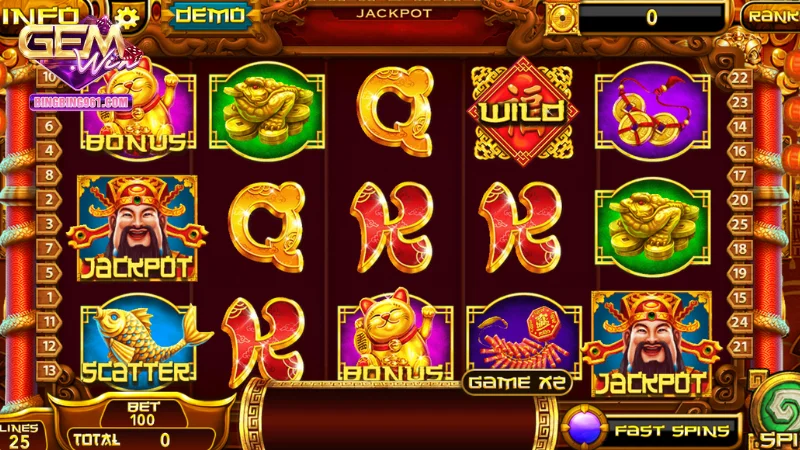Adjust the Bet 100 amount
800x450 pixels.
(x=144, y=414)
